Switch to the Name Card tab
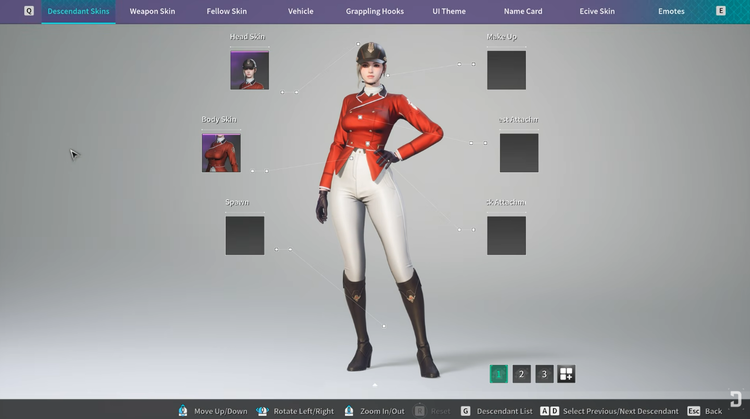The width and height of the screenshot is (750, 419). click(x=522, y=11)
